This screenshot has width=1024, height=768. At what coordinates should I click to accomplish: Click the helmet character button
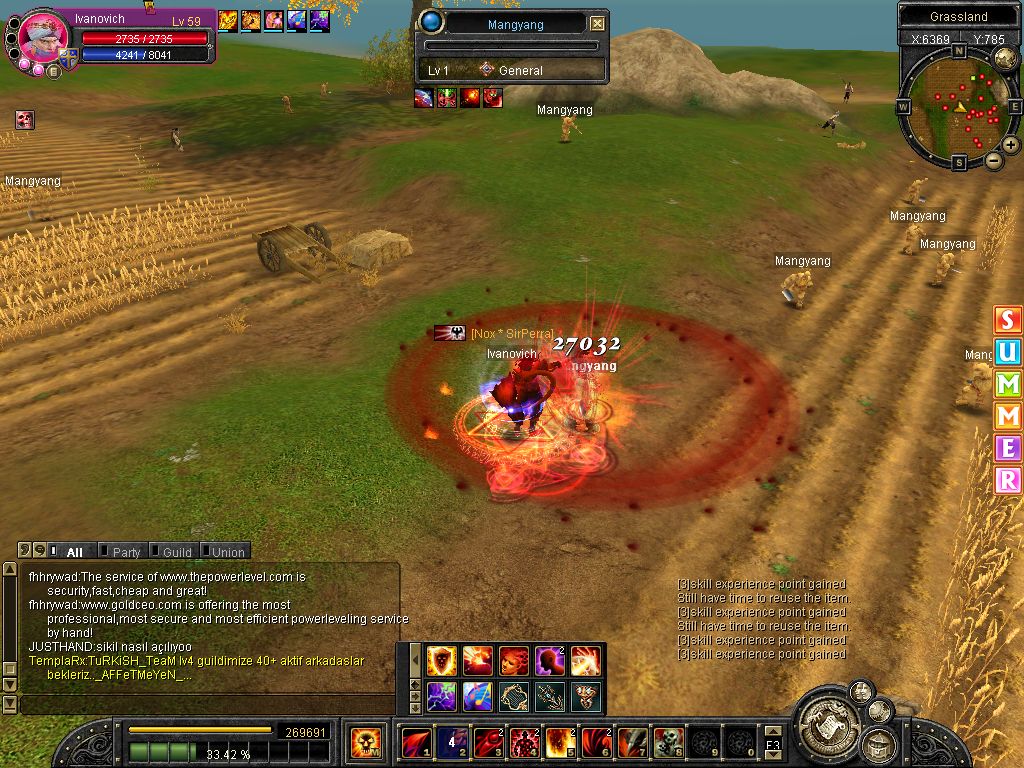880,744
